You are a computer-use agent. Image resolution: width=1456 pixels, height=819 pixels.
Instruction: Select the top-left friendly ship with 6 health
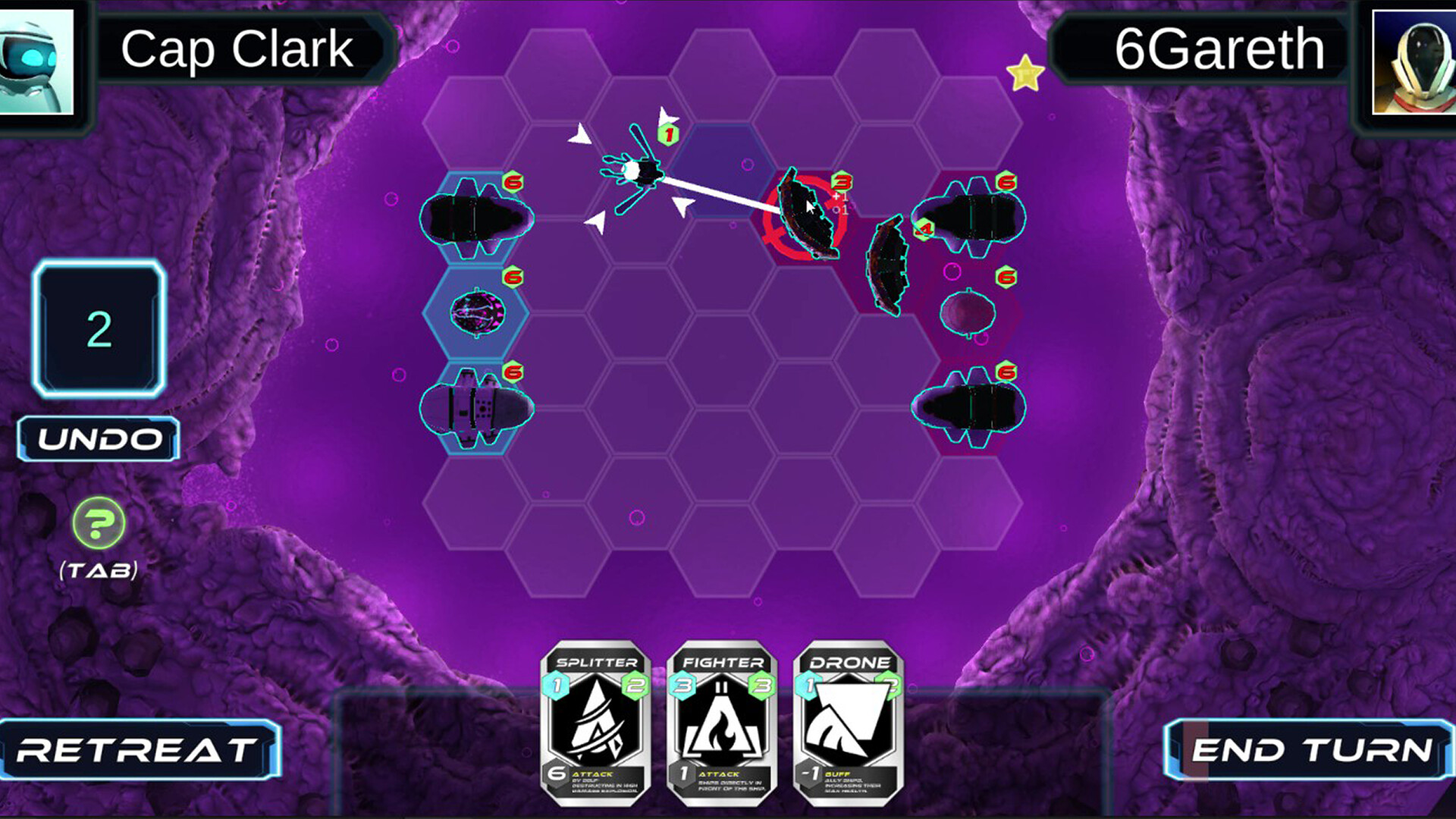475,216
